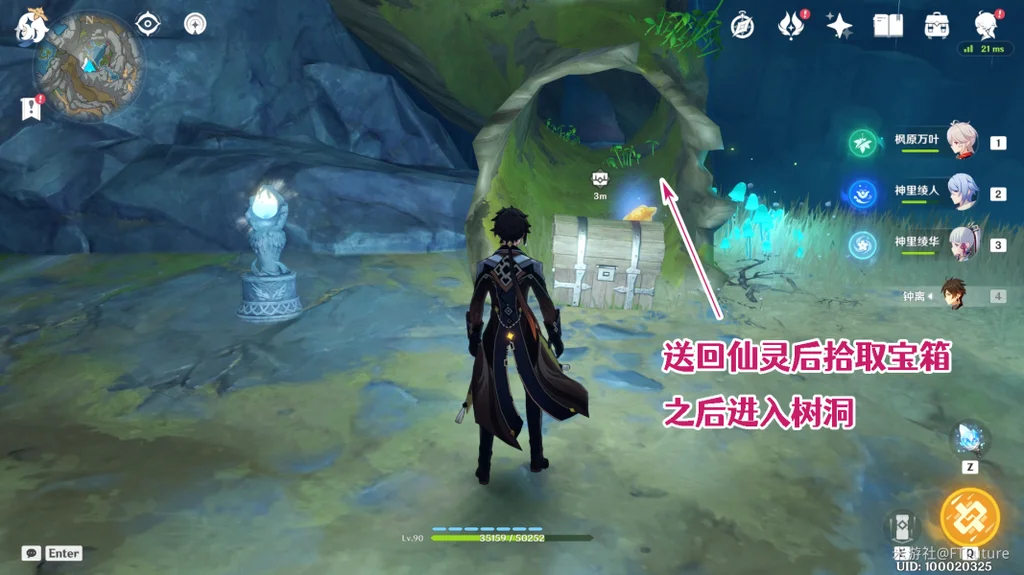The height and width of the screenshot is (575, 1024).
Task: Open the compass icon in top bar
Action: point(742,25)
